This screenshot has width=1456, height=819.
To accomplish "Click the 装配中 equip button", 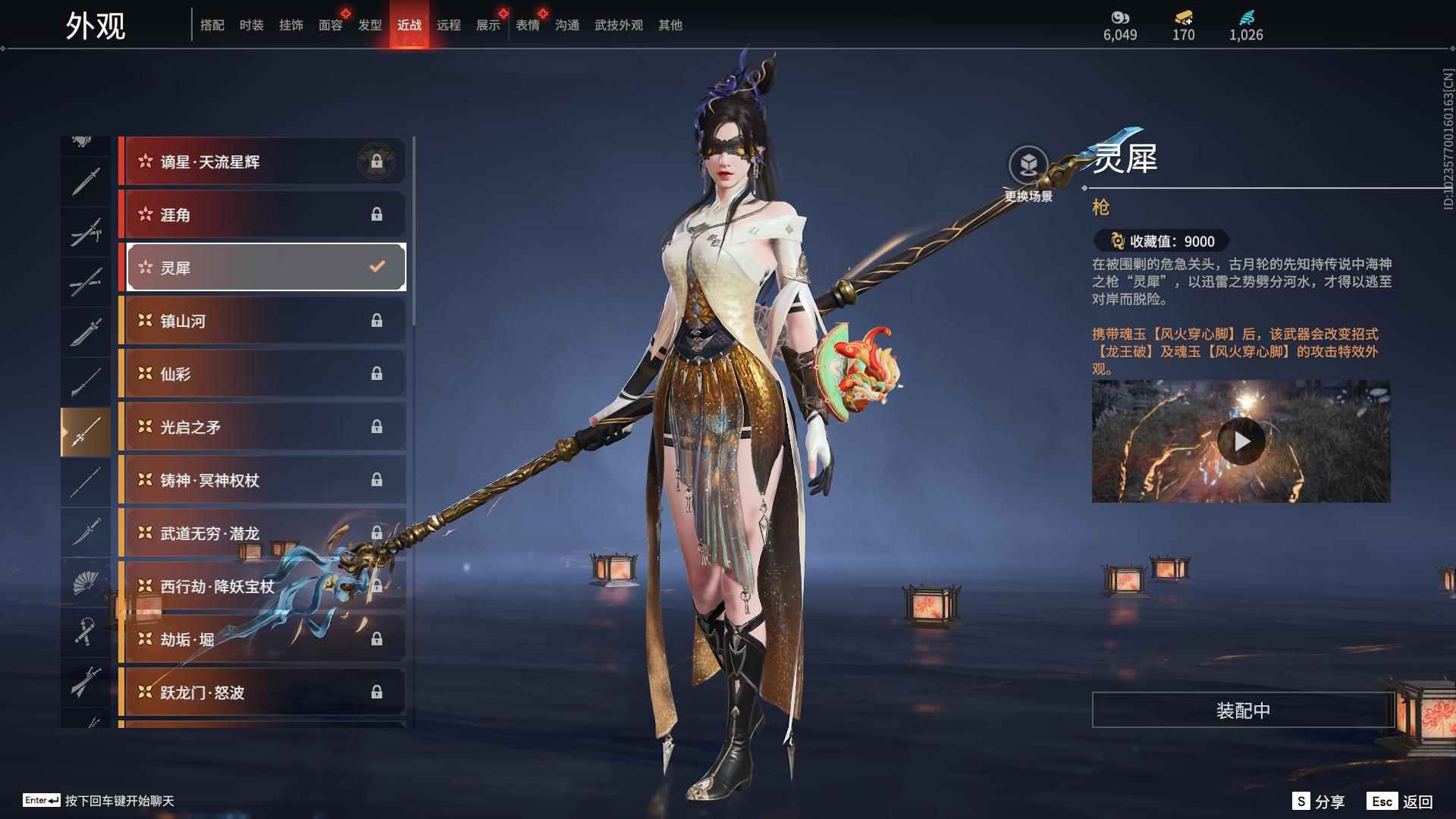I will coord(1242,711).
